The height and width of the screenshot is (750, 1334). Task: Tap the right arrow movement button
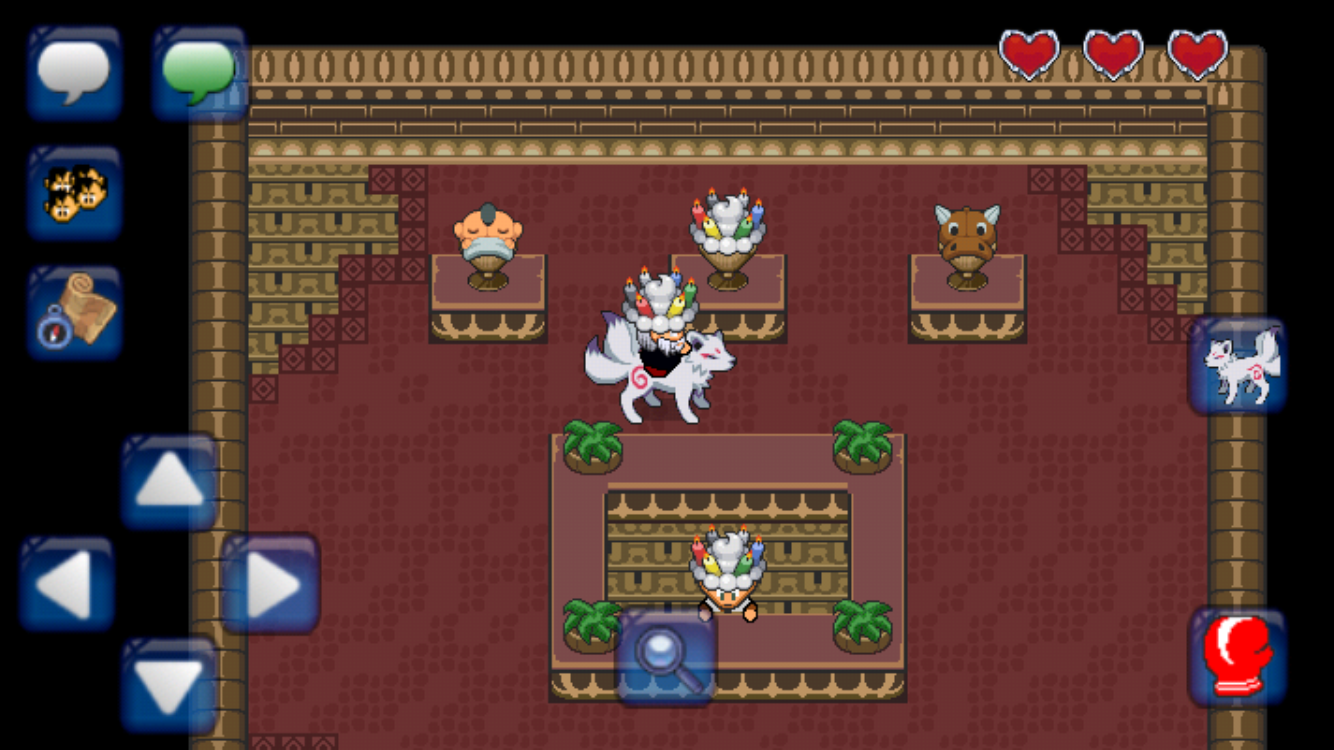(271, 585)
